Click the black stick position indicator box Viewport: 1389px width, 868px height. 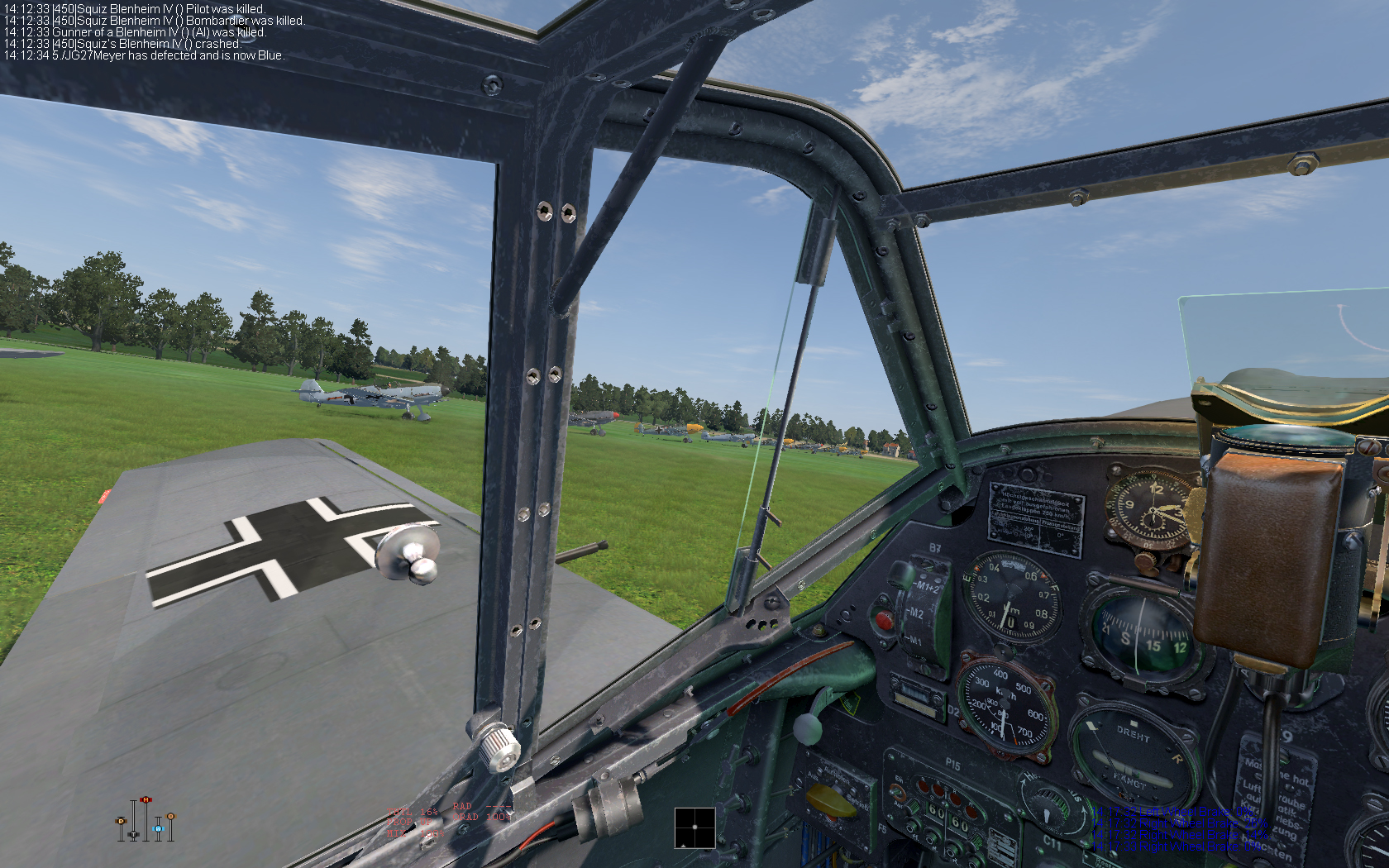click(694, 827)
